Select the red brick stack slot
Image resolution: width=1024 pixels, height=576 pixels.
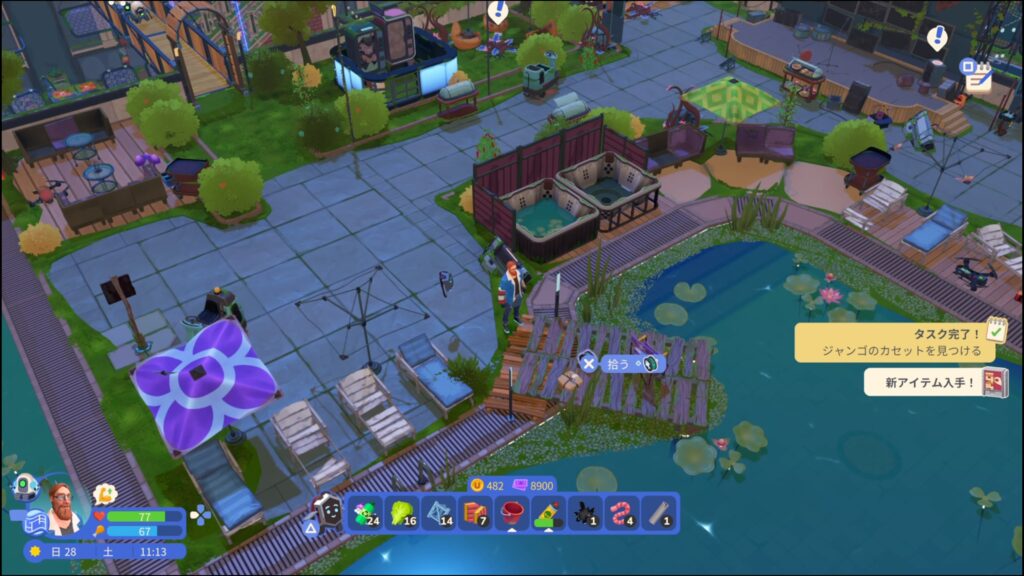click(475, 514)
